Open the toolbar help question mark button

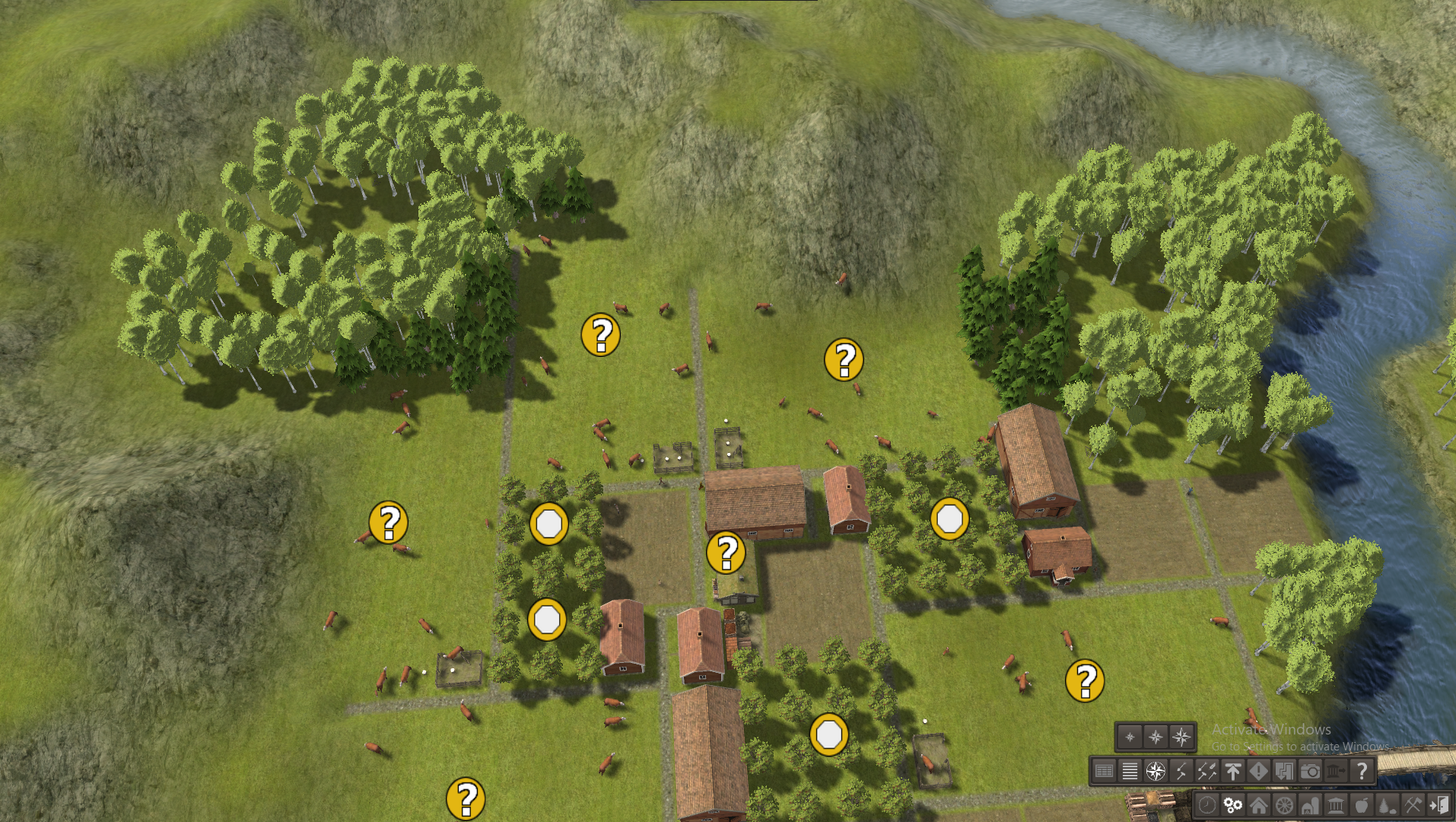1362,772
